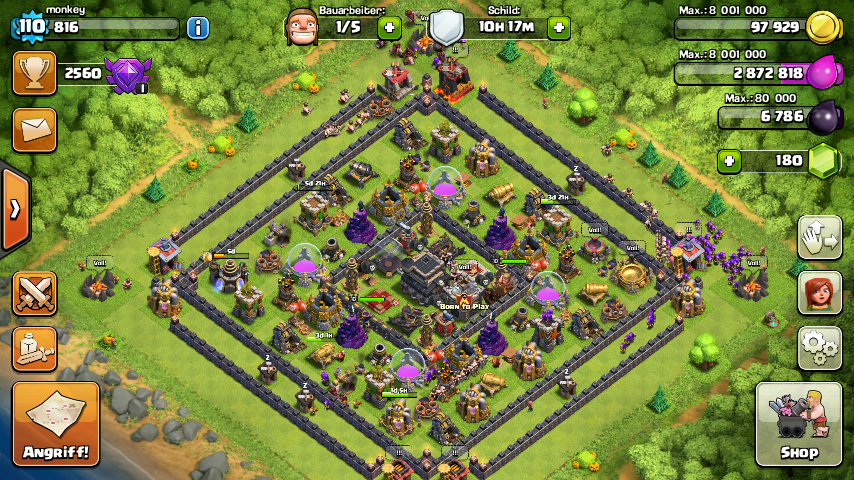Open the mail messages envelope
This screenshot has width=854, height=480.
click(34, 130)
